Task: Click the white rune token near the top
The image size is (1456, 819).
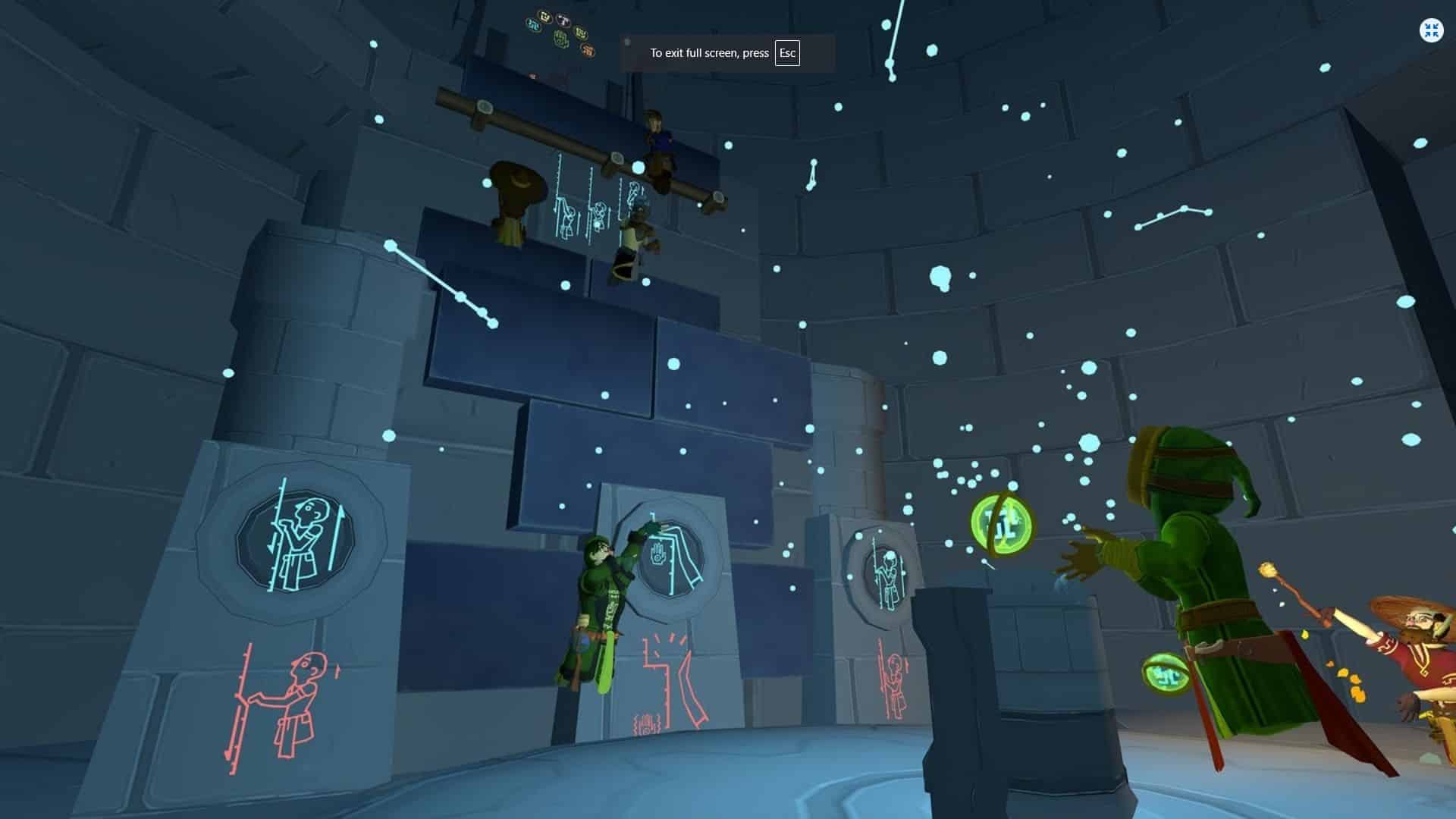Action: pyautogui.click(x=564, y=20)
